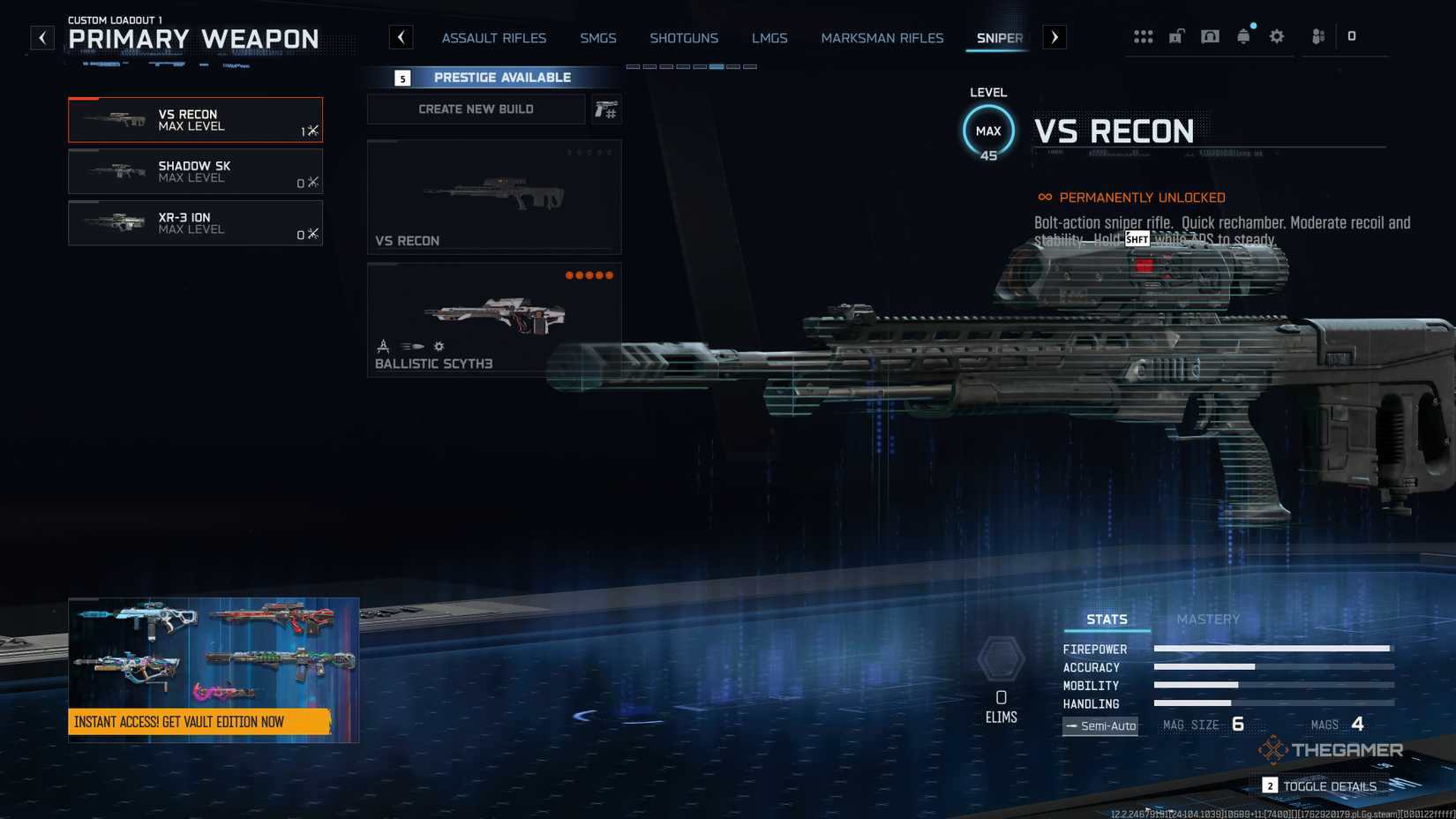Open the game settings gear
The height and width of the screenshot is (819, 1456).
pyautogui.click(x=1276, y=36)
